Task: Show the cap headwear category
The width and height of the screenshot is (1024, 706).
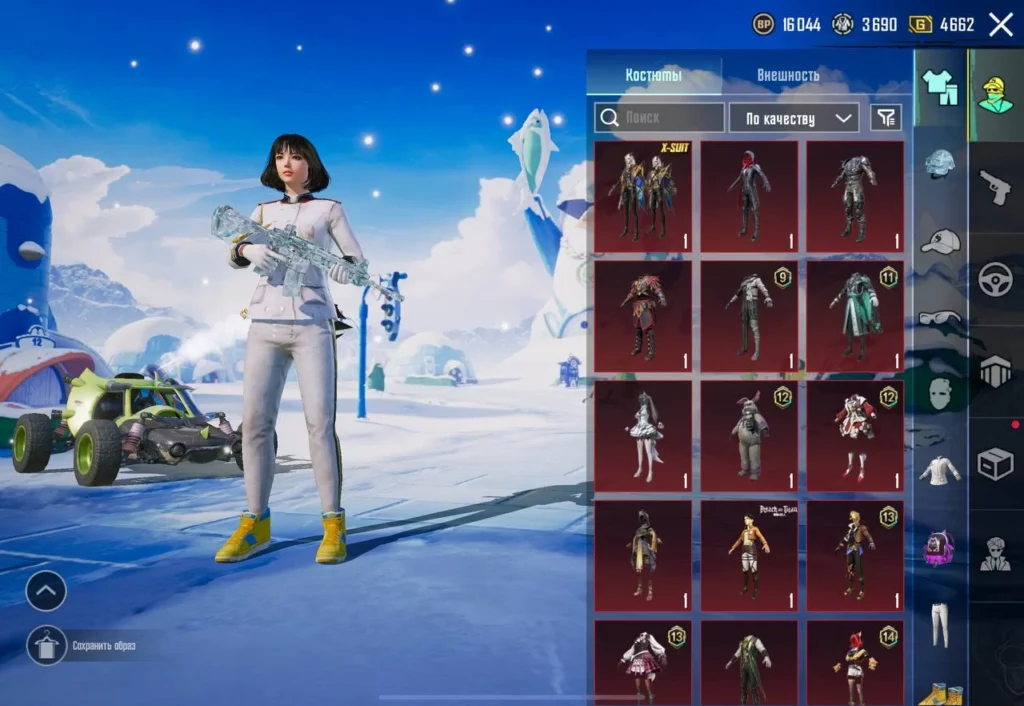Action: click(939, 241)
